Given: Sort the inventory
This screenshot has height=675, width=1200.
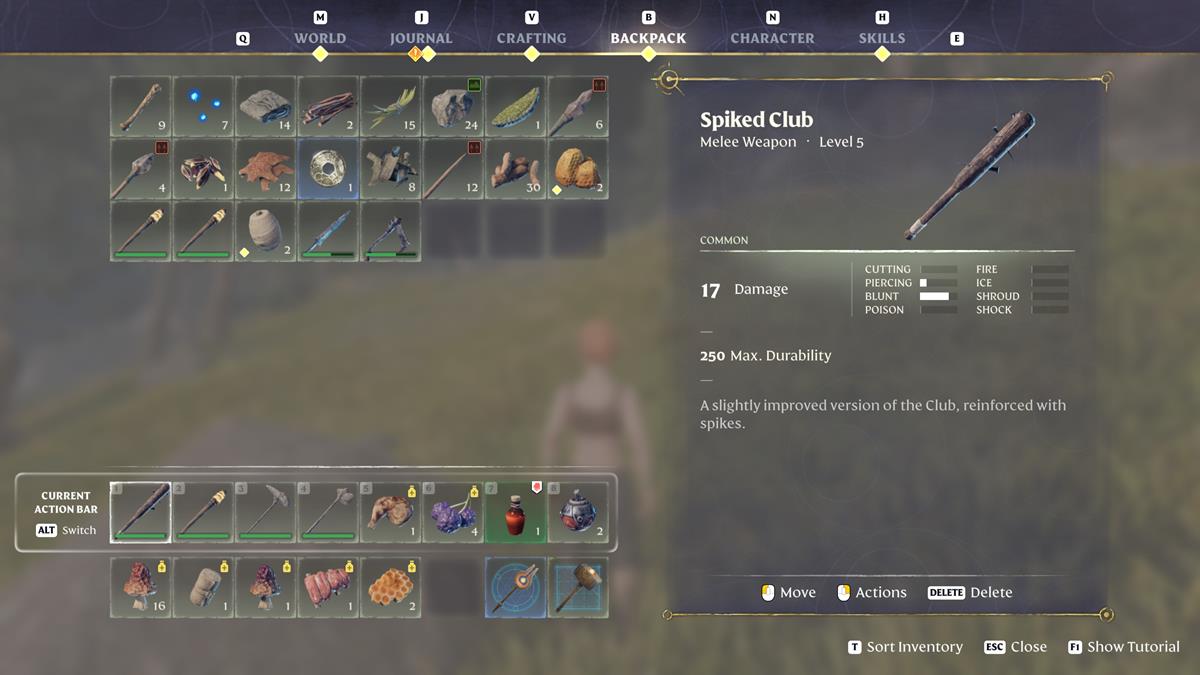Looking at the screenshot, I should pyautogui.click(x=905, y=647).
